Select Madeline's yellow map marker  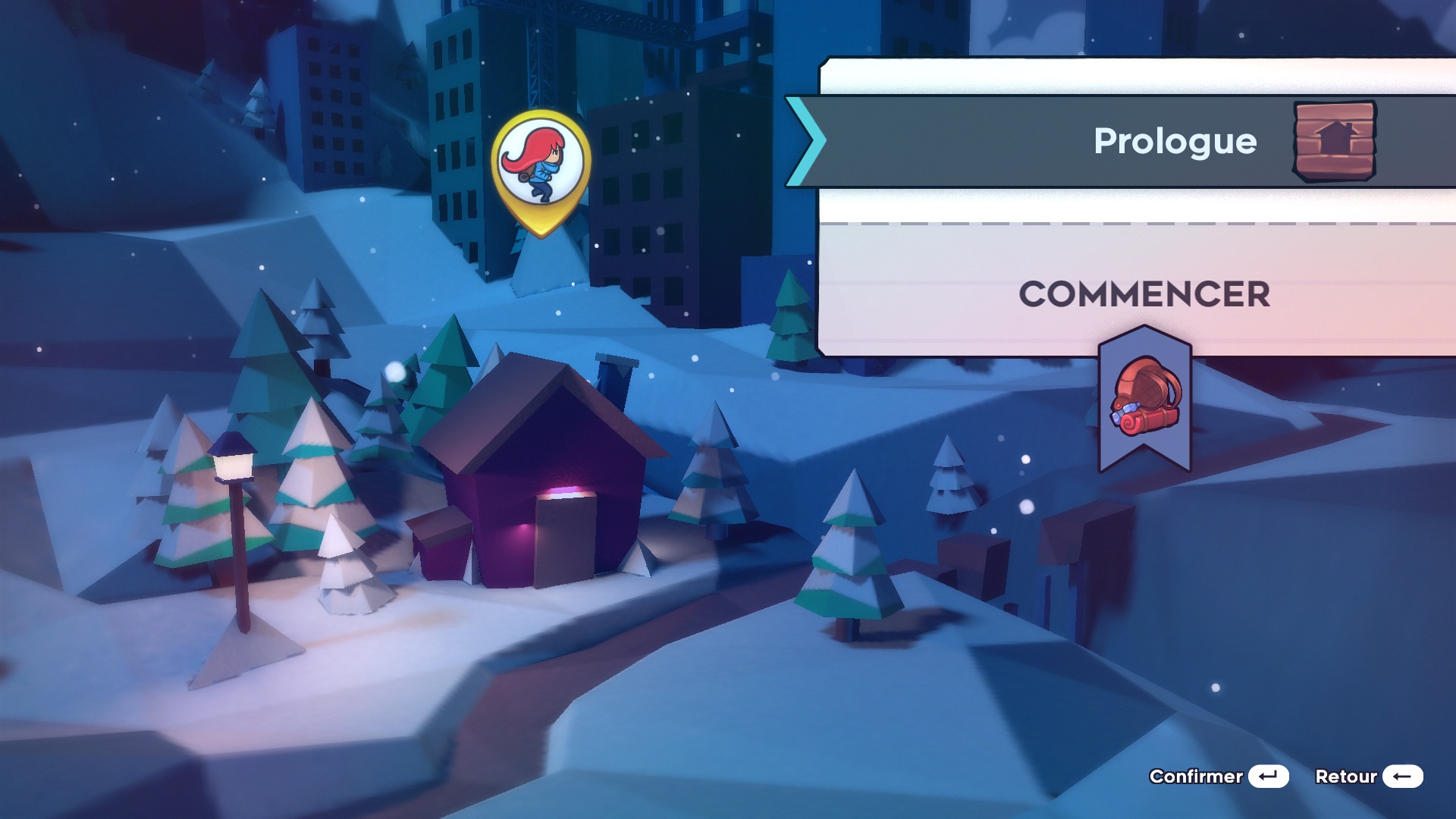point(541,168)
